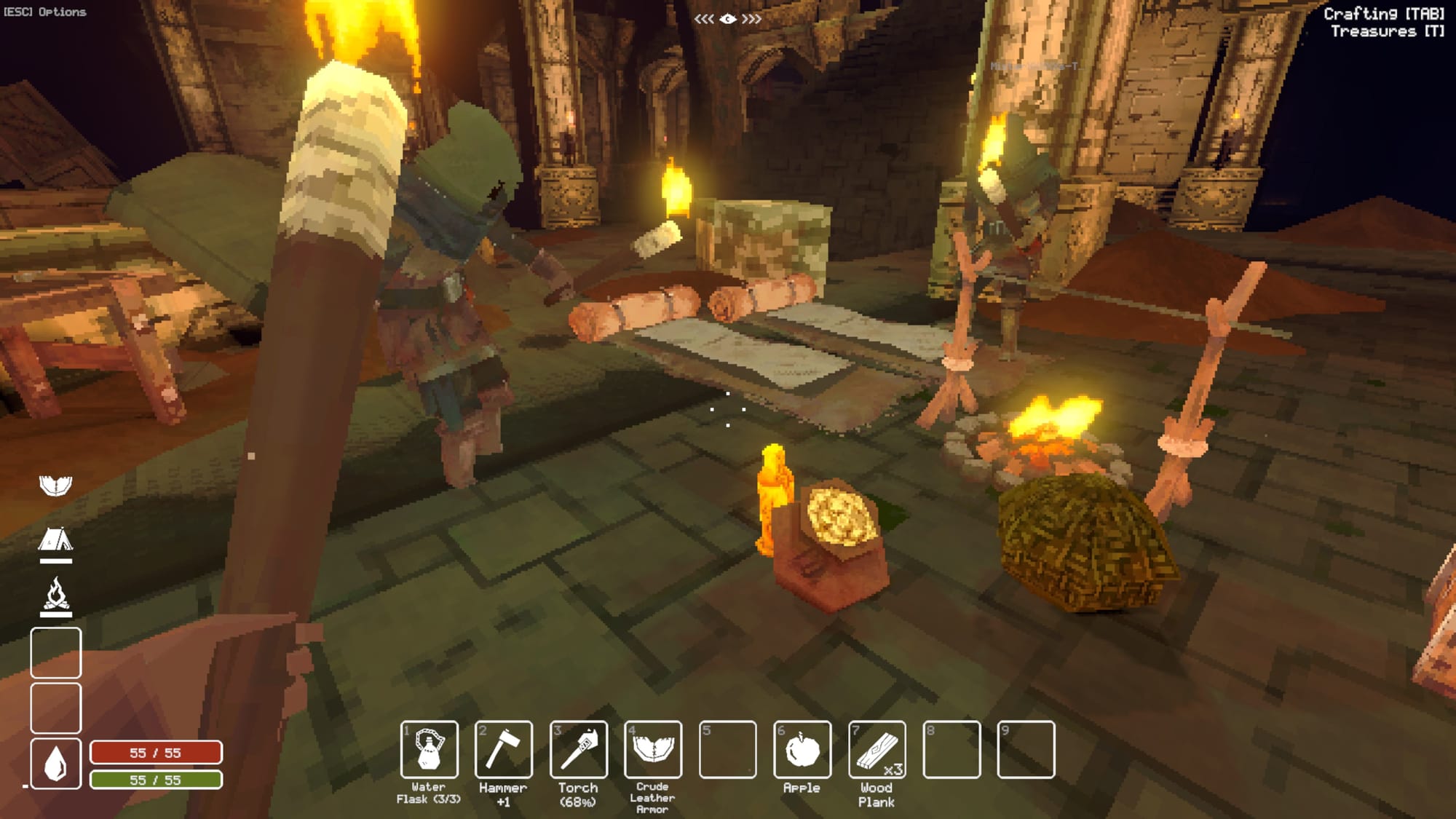Viewport: 1456px width, 819px height.
Task: Choose the Torch hotbar slot
Action: [x=578, y=749]
